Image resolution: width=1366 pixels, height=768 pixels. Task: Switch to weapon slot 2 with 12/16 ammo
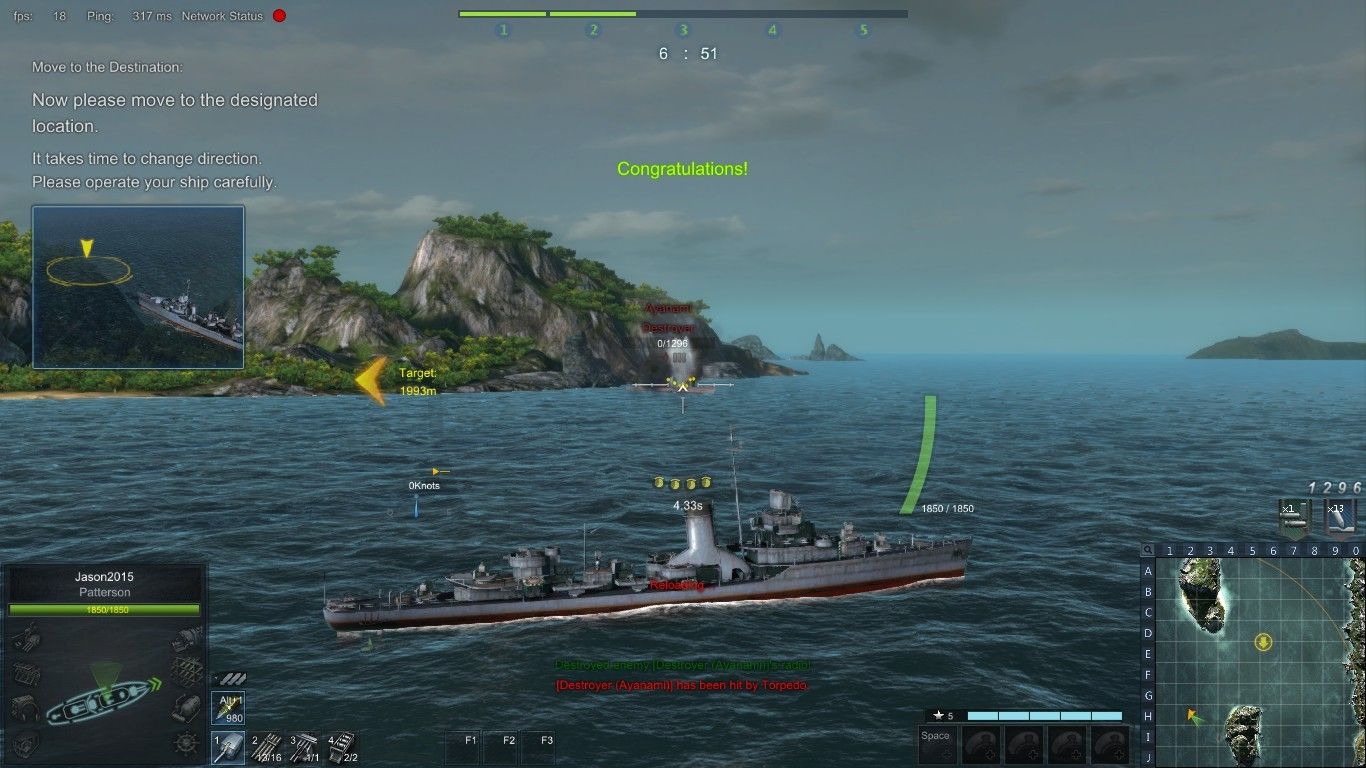(267, 746)
